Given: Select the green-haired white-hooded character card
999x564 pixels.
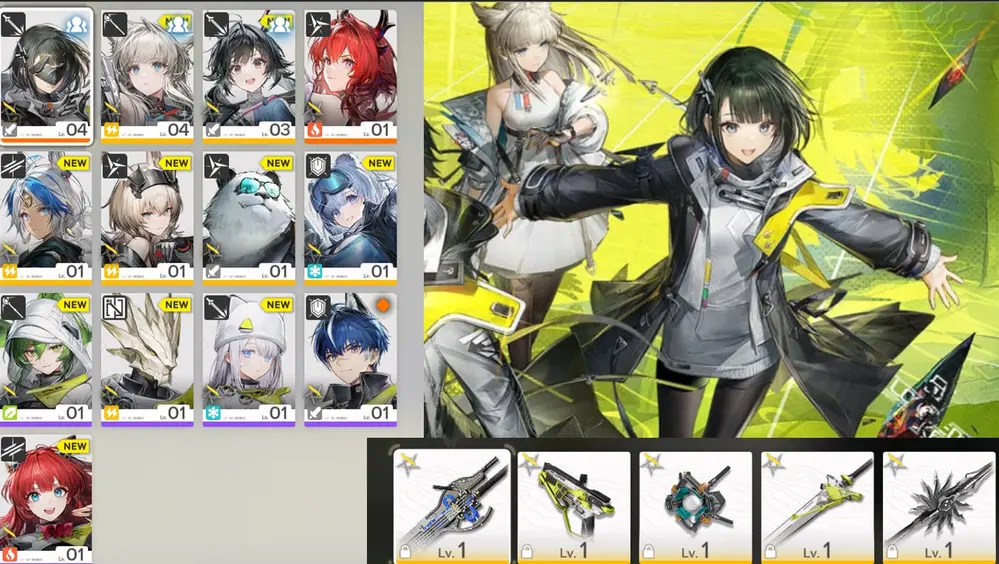Looking at the screenshot, I should (47, 359).
